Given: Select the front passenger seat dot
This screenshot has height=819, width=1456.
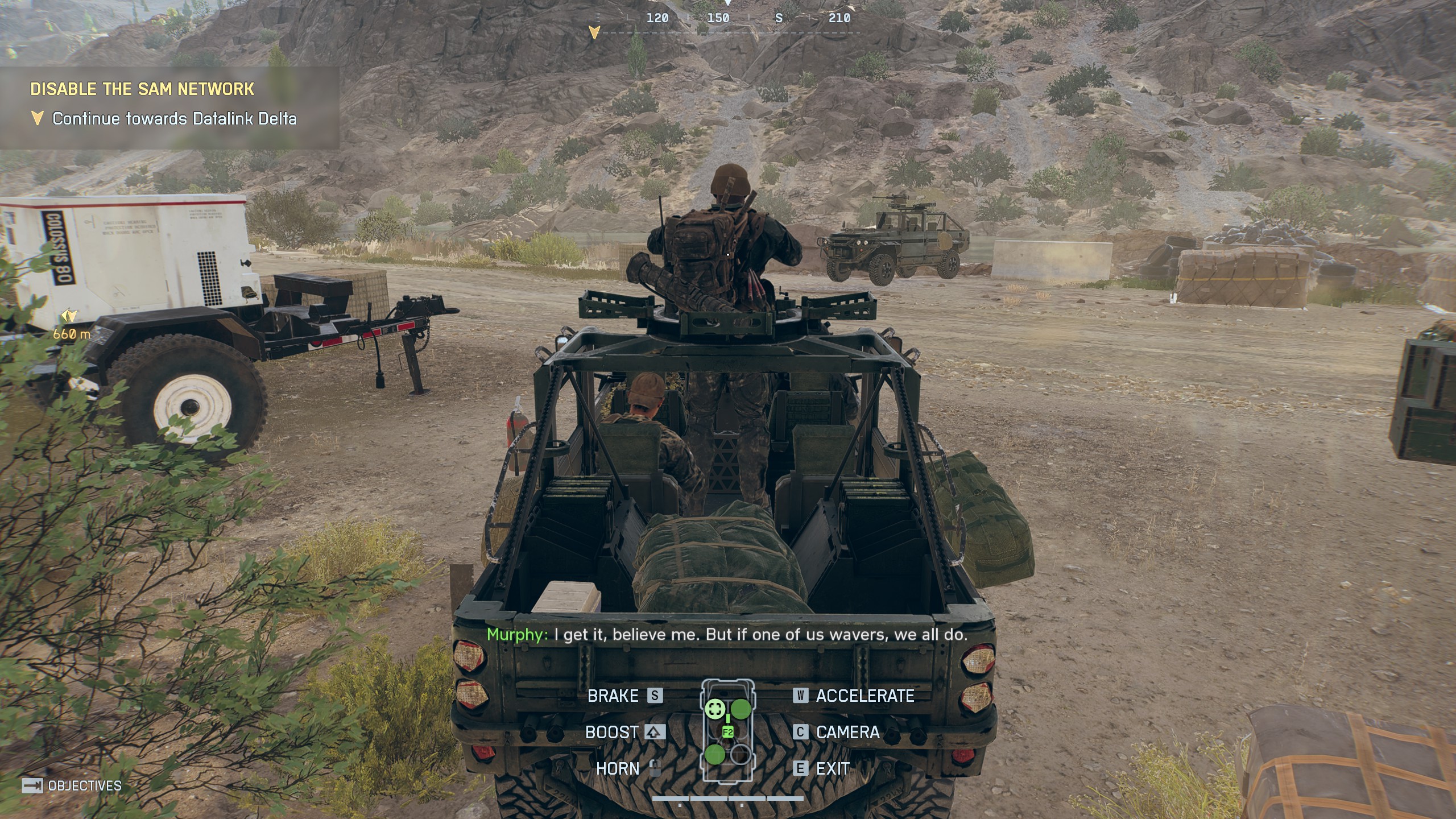Looking at the screenshot, I should [x=741, y=708].
